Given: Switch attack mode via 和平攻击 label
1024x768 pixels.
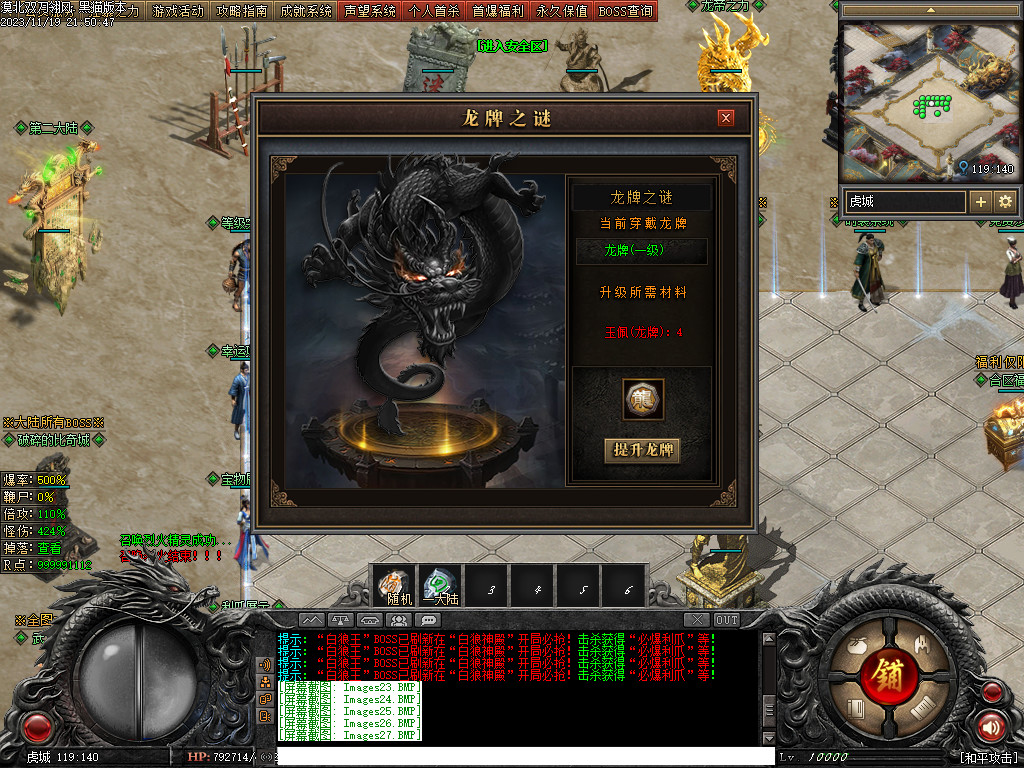Looking at the screenshot, I should pyautogui.click(x=987, y=757).
